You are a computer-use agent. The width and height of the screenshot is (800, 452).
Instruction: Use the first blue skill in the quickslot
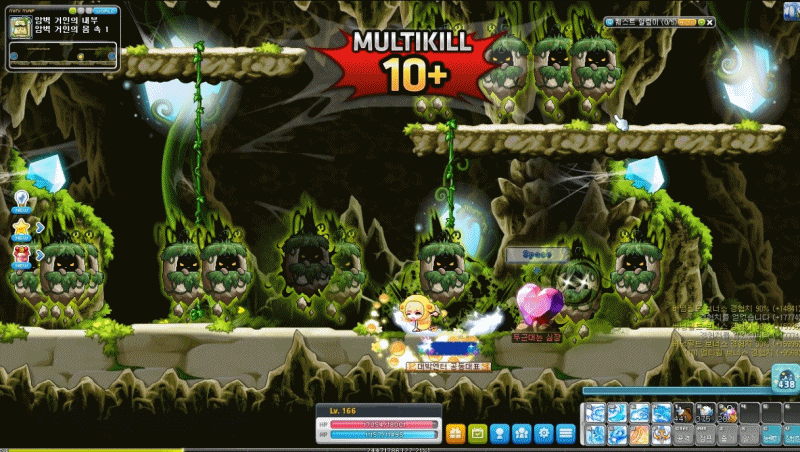(594, 412)
